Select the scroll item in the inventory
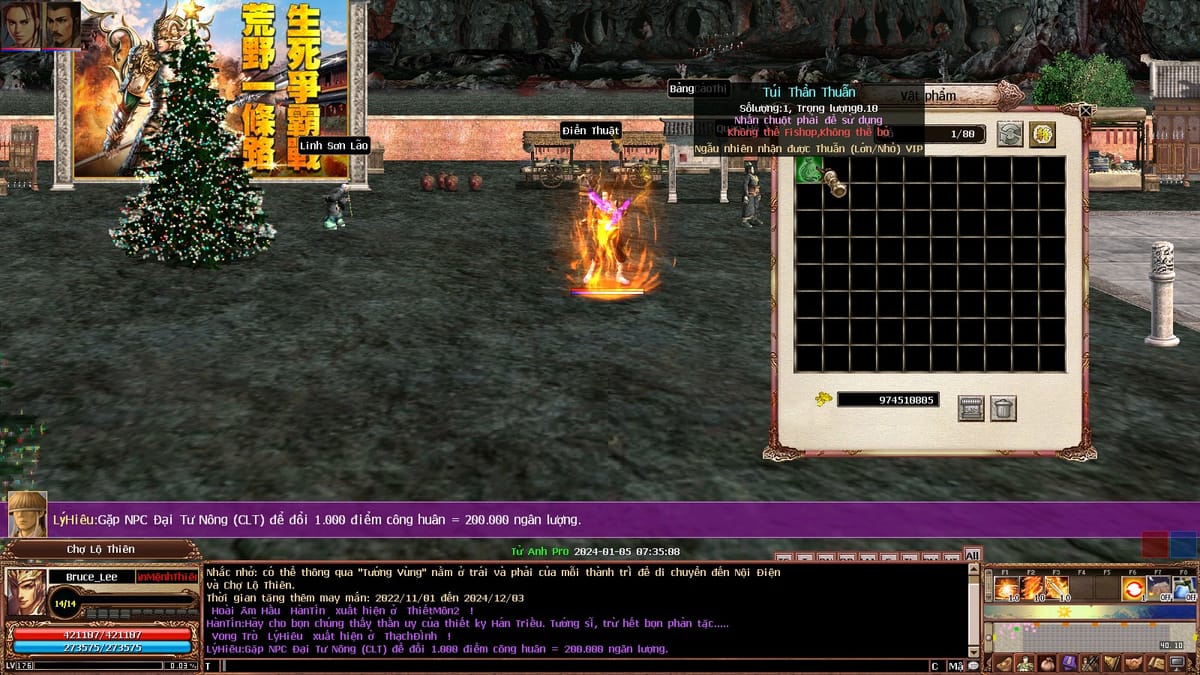 pos(834,183)
